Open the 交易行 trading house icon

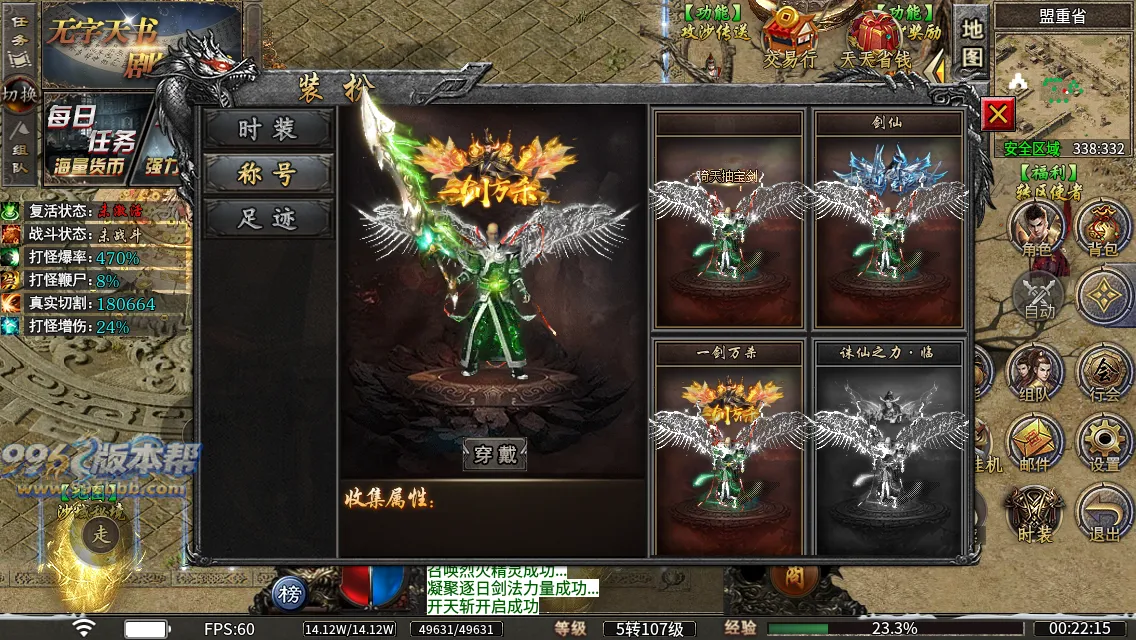tap(791, 38)
